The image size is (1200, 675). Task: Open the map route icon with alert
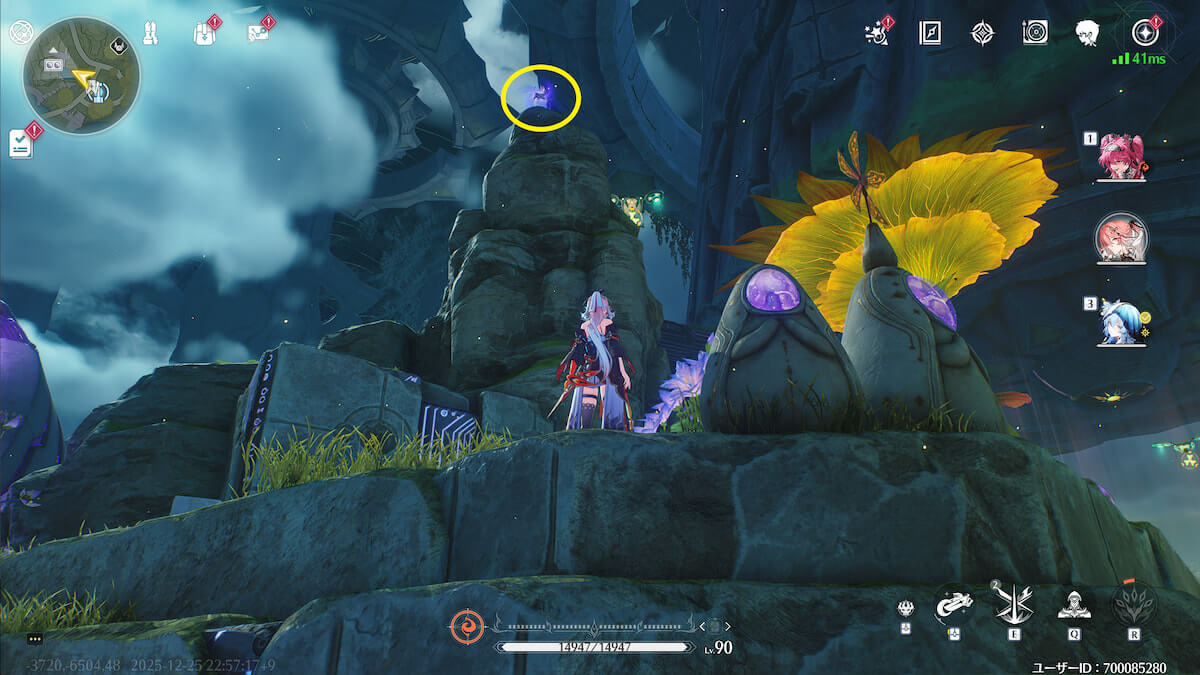tap(259, 33)
